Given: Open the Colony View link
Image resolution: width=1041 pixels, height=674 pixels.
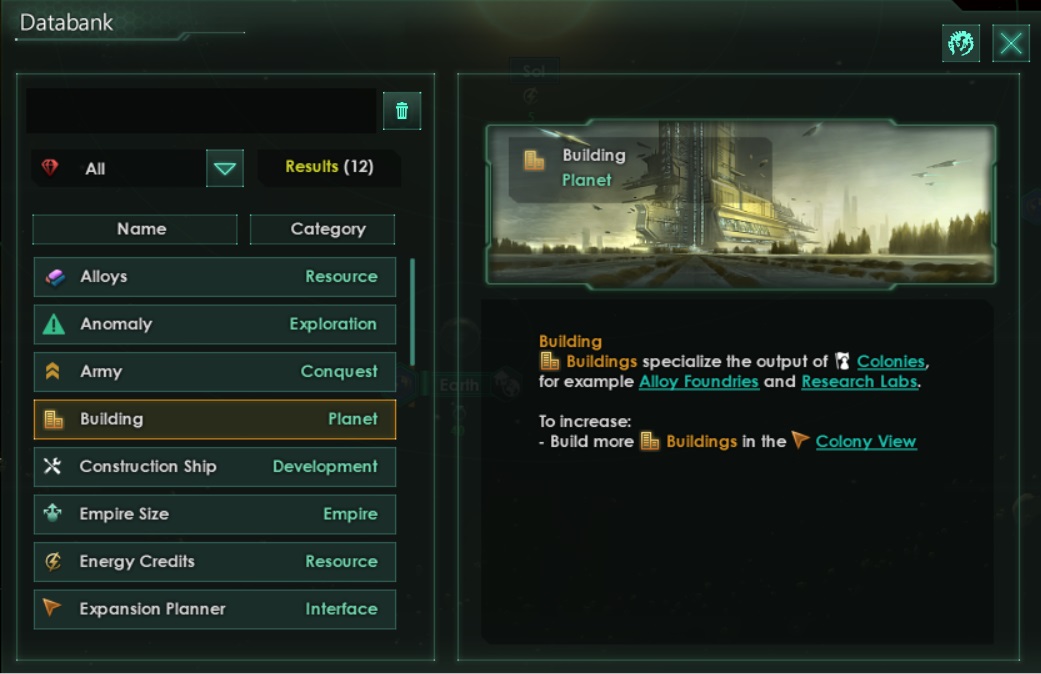Looking at the screenshot, I should tap(865, 442).
